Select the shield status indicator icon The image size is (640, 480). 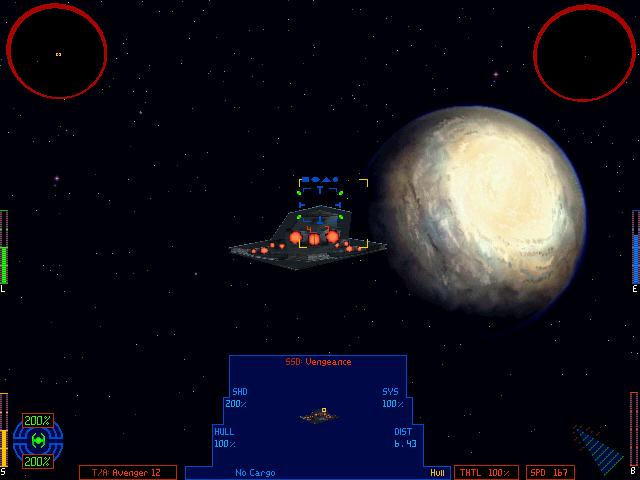click(x=38, y=441)
